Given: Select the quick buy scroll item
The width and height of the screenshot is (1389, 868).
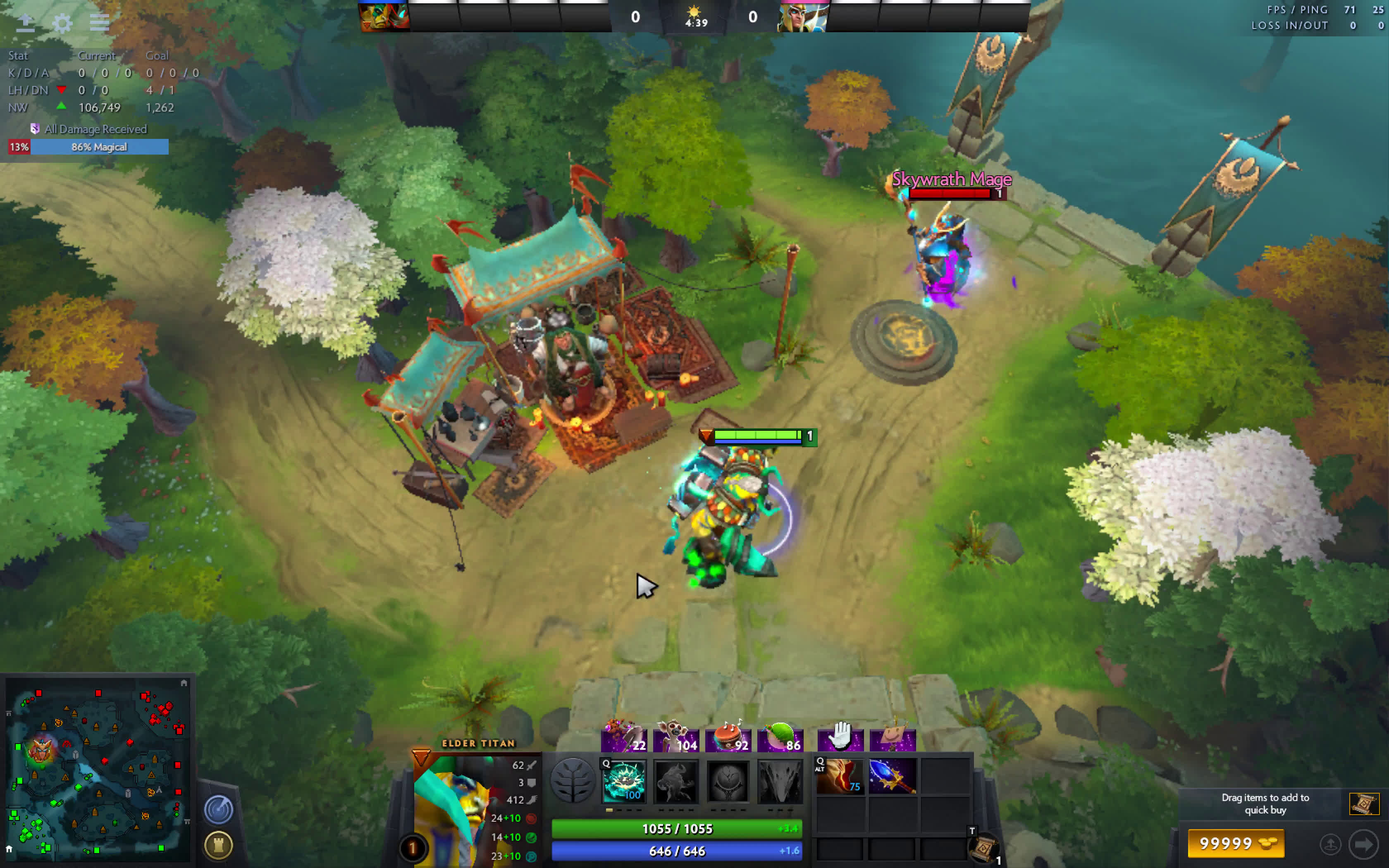Looking at the screenshot, I should point(1364,804).
